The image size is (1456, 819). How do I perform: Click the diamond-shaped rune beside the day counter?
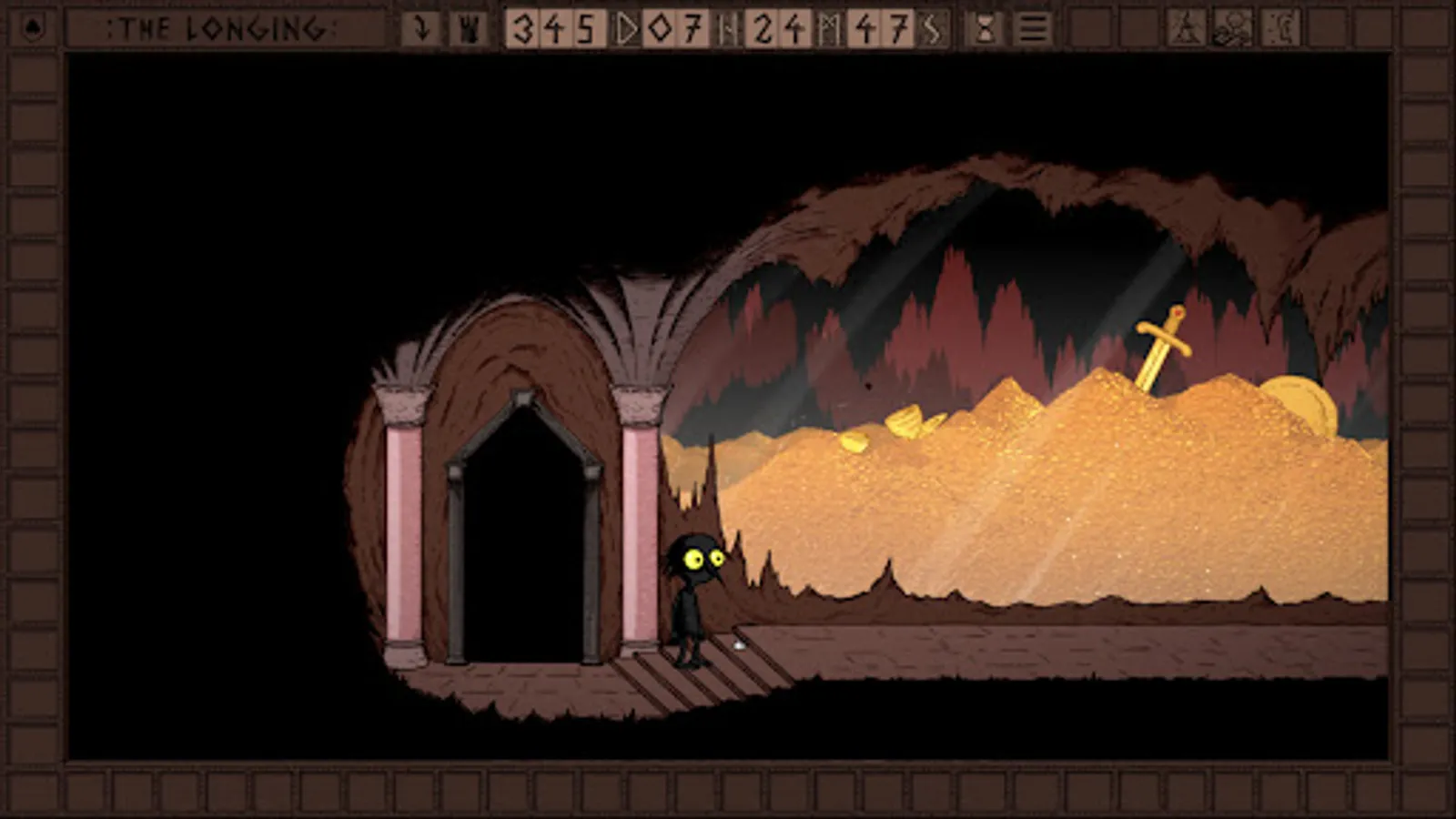662,27
